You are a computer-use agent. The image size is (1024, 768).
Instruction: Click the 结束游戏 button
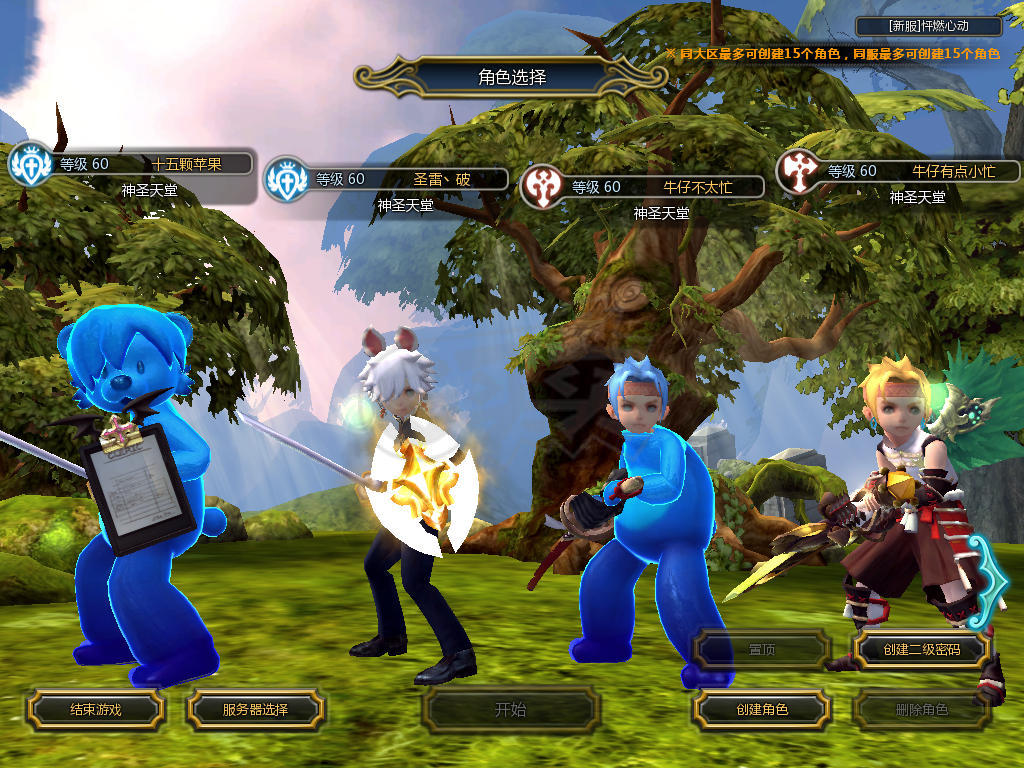coord(95,710)
